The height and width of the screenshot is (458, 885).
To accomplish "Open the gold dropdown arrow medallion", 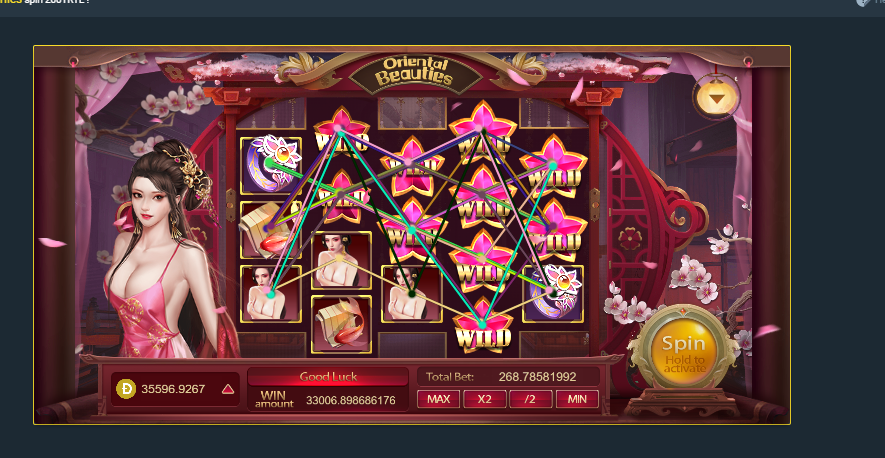I will point(716,97).
